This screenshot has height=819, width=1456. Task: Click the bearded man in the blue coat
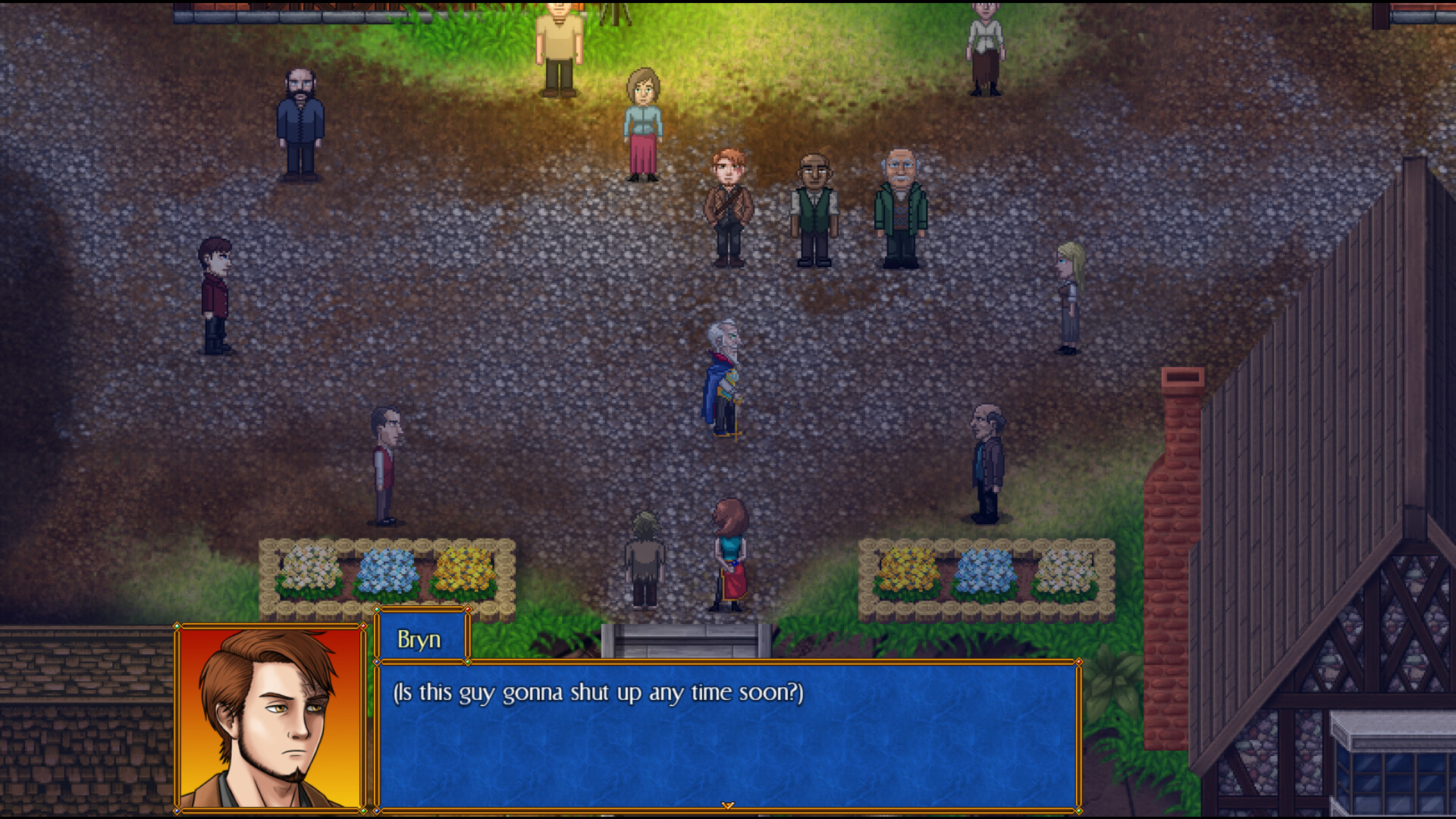click(301, 125)
